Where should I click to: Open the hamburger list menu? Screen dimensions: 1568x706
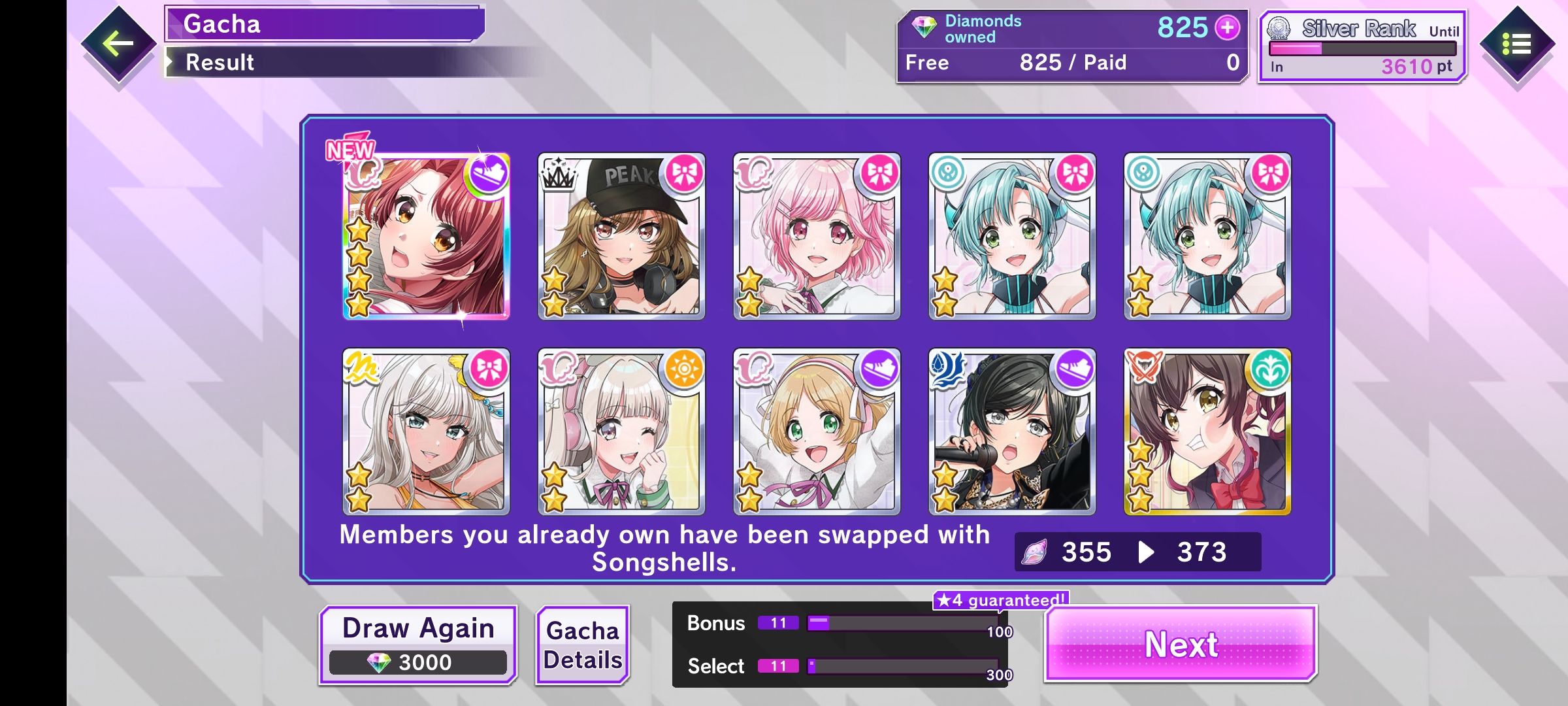(1516, 44)
